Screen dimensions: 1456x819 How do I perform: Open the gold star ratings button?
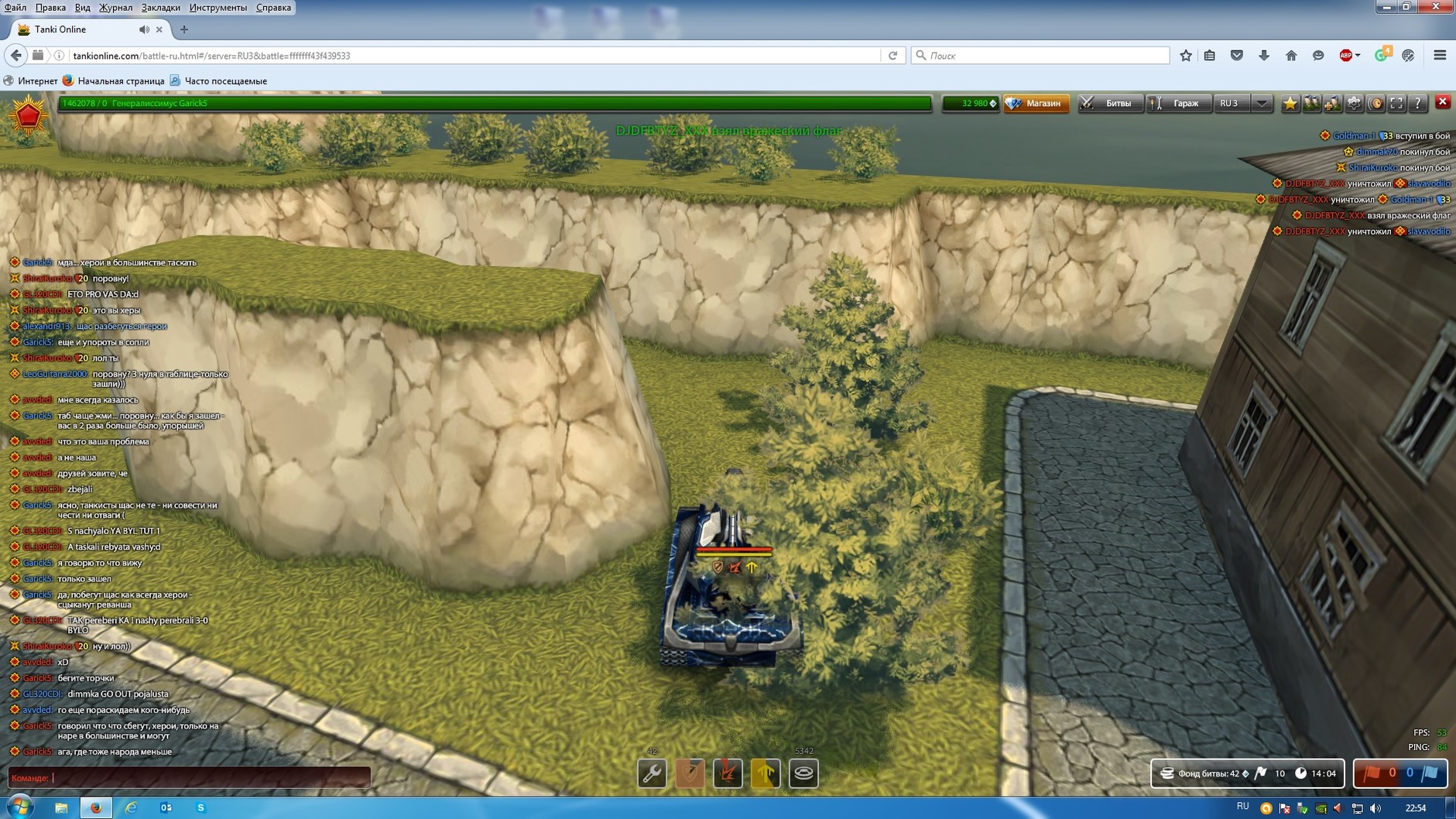coord(1290,103)
